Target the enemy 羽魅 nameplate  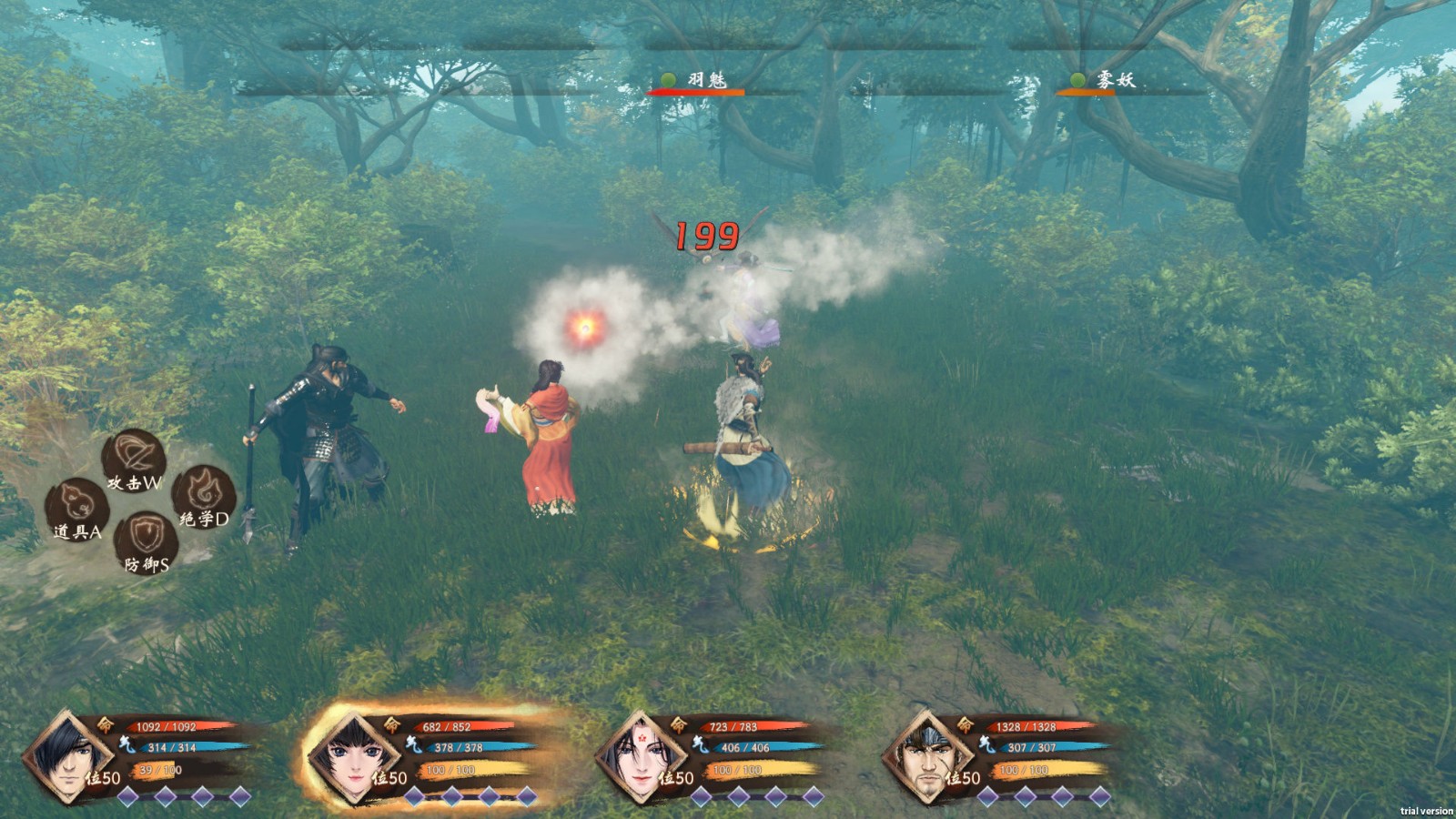[705, 81]
